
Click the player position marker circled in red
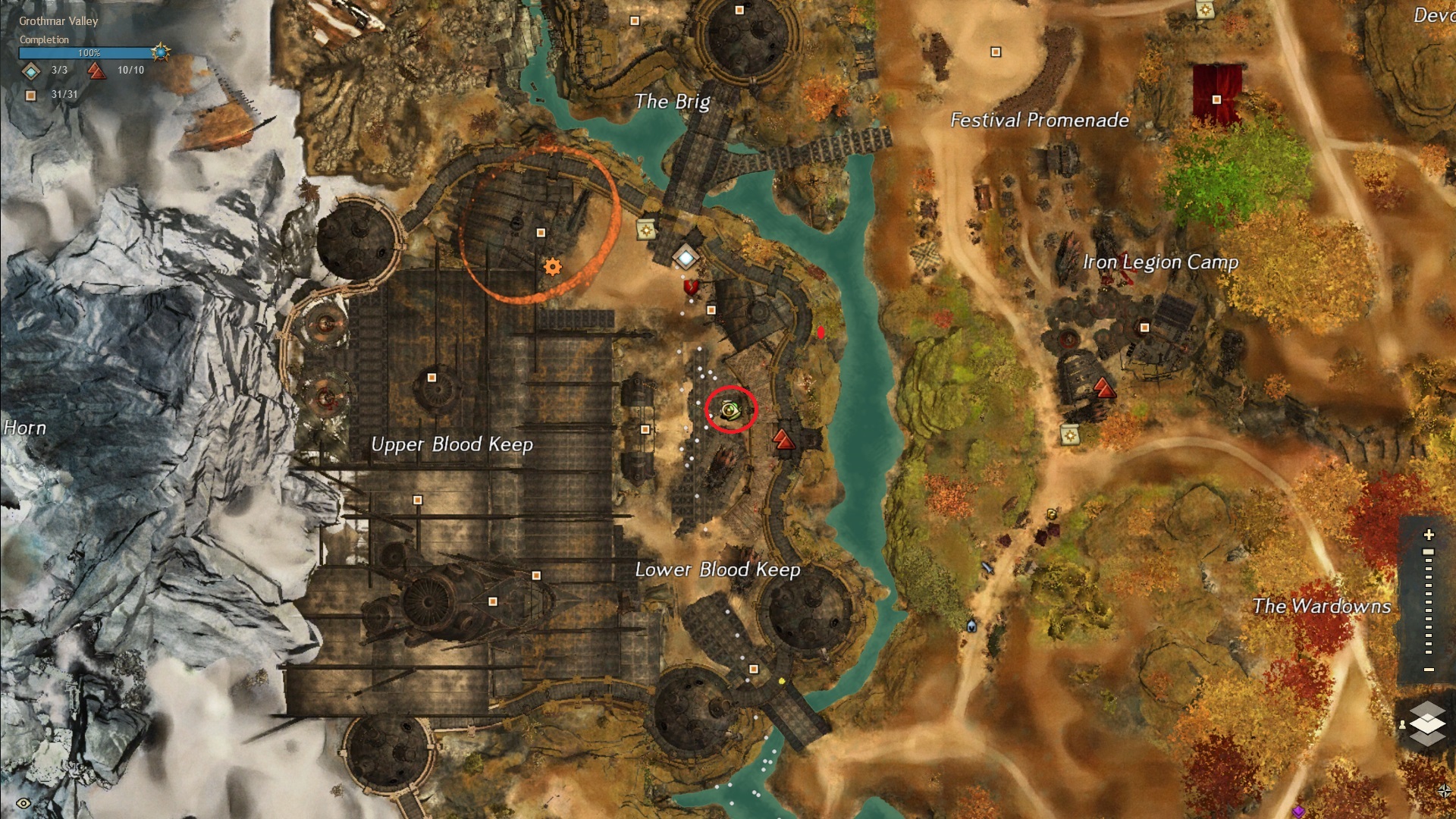click(x=730, y=410)
